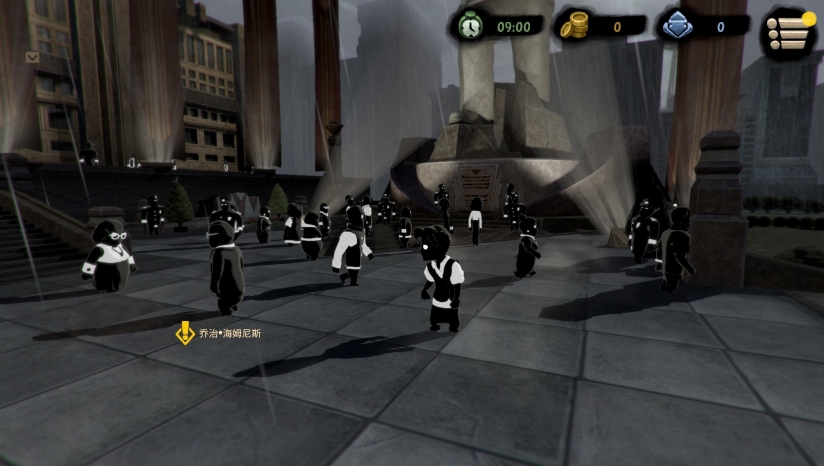Click the blue reputation points icon
This screenshot has height=466, width=824.
pyautogui.click(x=677, y=26)
